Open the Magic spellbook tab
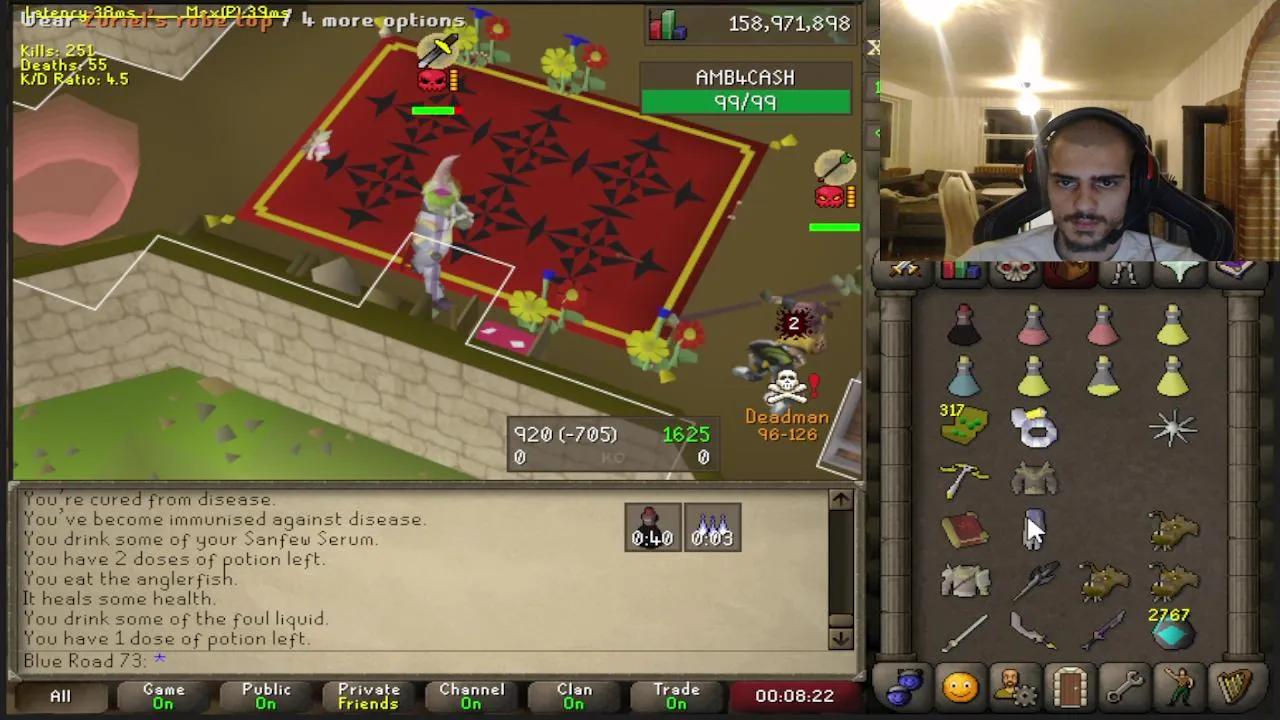Image resolution: width=1280 pixels, height=720 pixels. (x=1235, y=268)
